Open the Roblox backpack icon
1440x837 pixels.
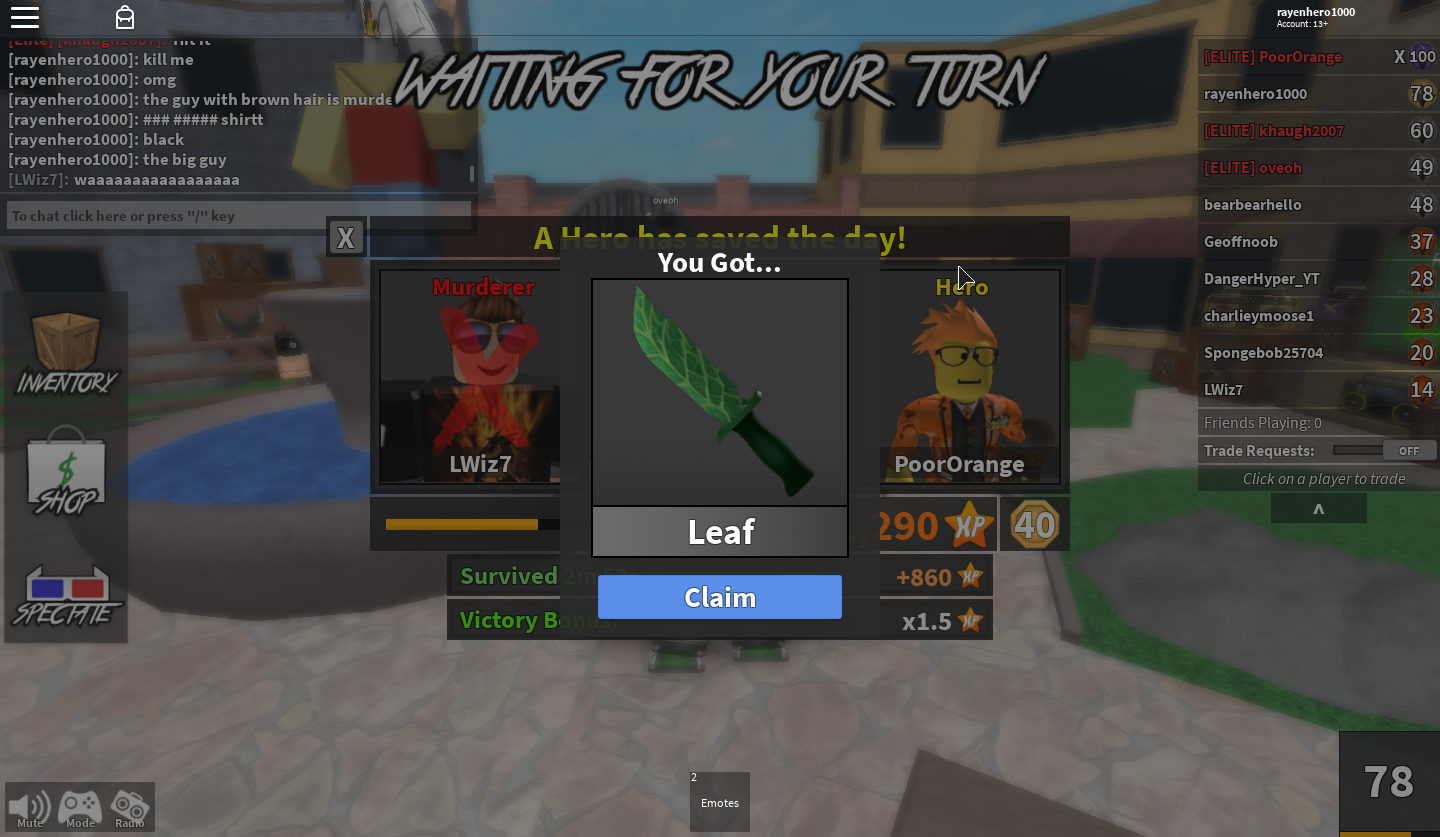pyautogui.click(x=125, y=17)
